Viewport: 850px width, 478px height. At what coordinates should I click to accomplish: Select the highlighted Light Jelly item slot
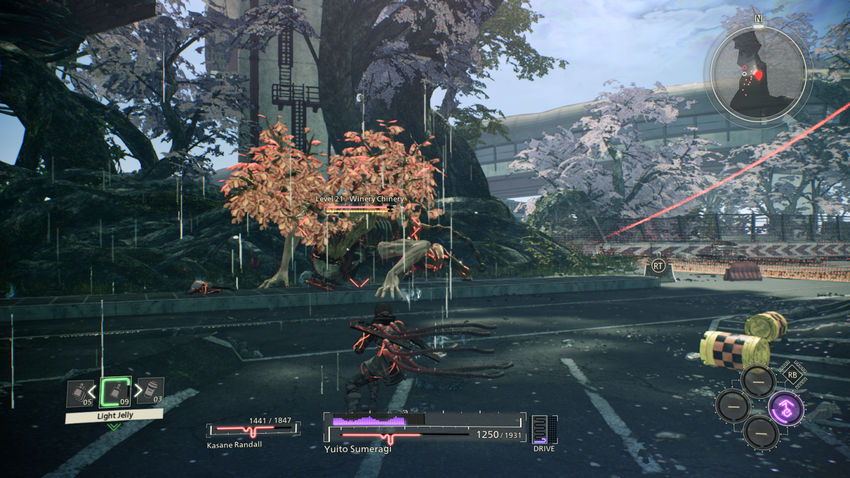pos(116,391)
